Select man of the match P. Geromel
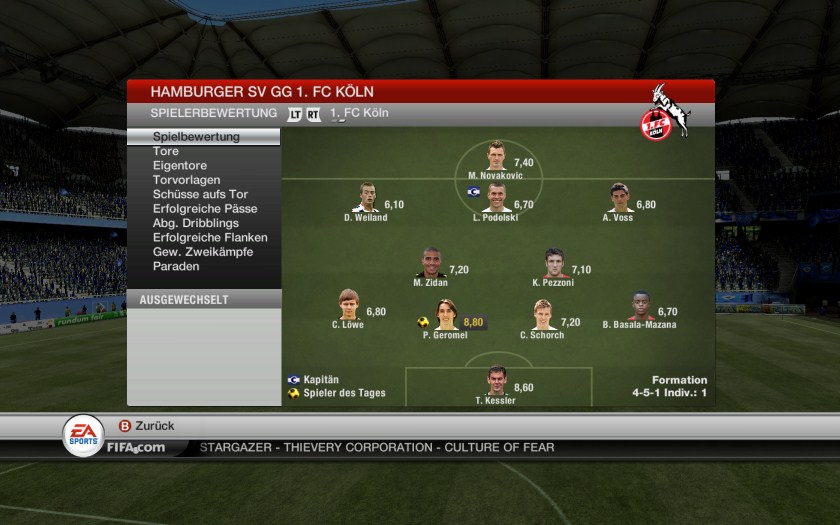This screenshot has width=840, height=525. (446, 315)
